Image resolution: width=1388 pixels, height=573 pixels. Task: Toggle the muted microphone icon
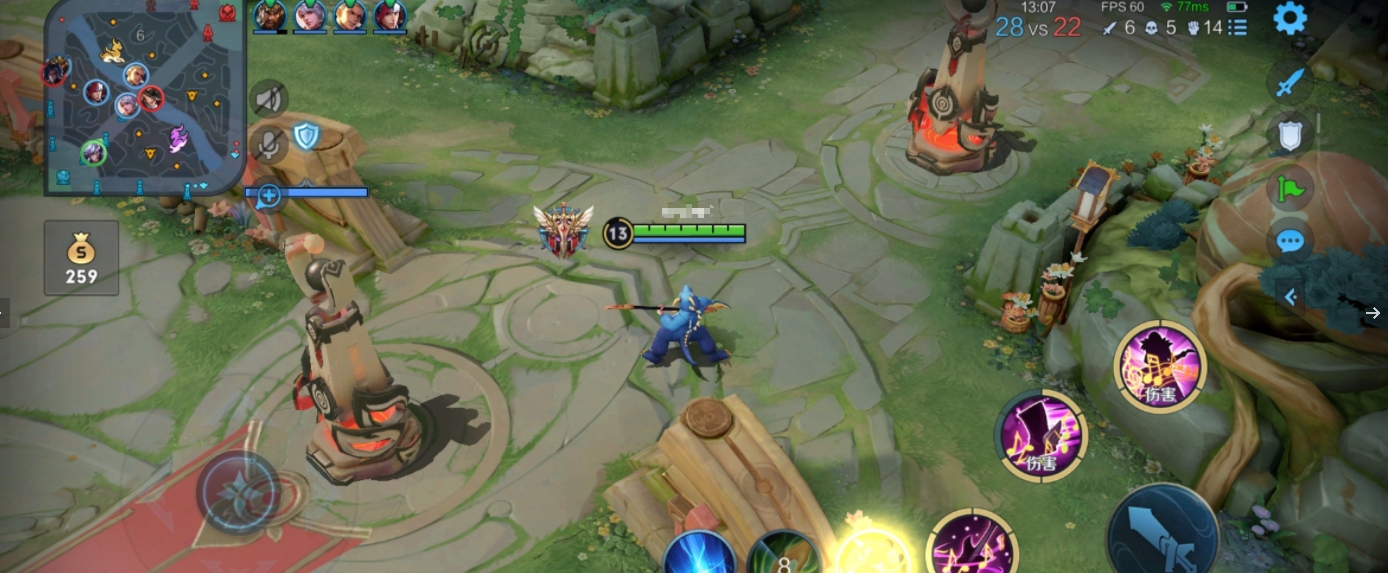click(268, 143)
